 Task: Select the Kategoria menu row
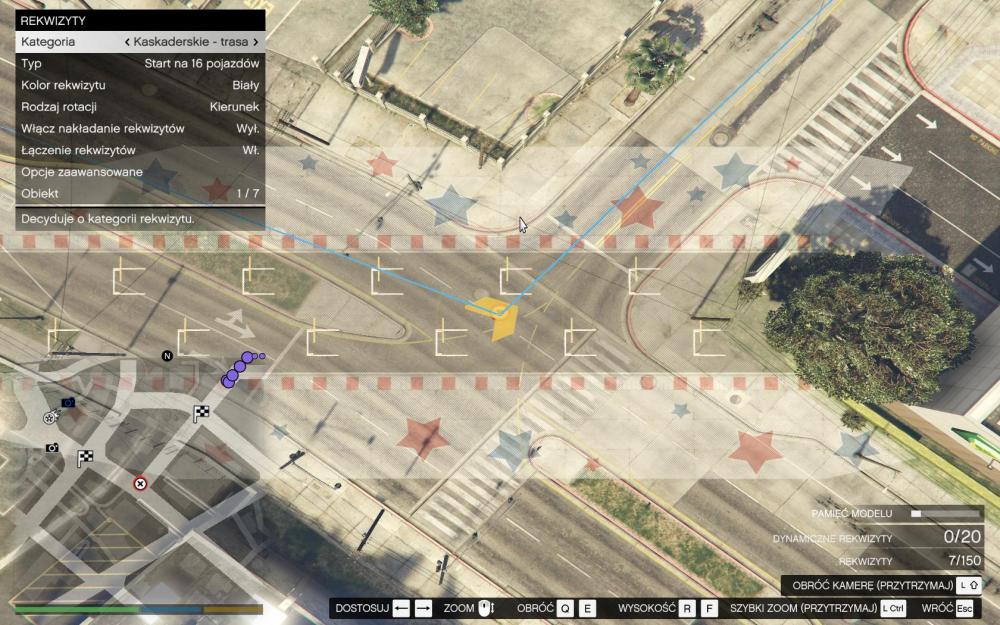140,42
